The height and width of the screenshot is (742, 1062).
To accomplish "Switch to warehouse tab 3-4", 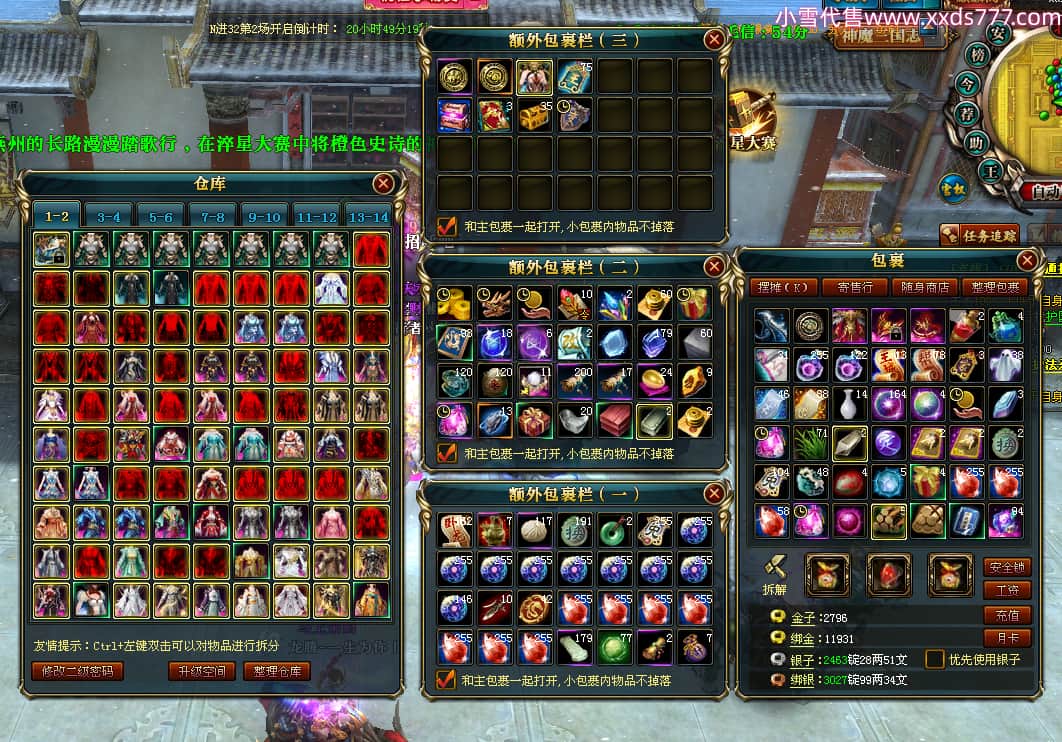I will pos(109,216).
